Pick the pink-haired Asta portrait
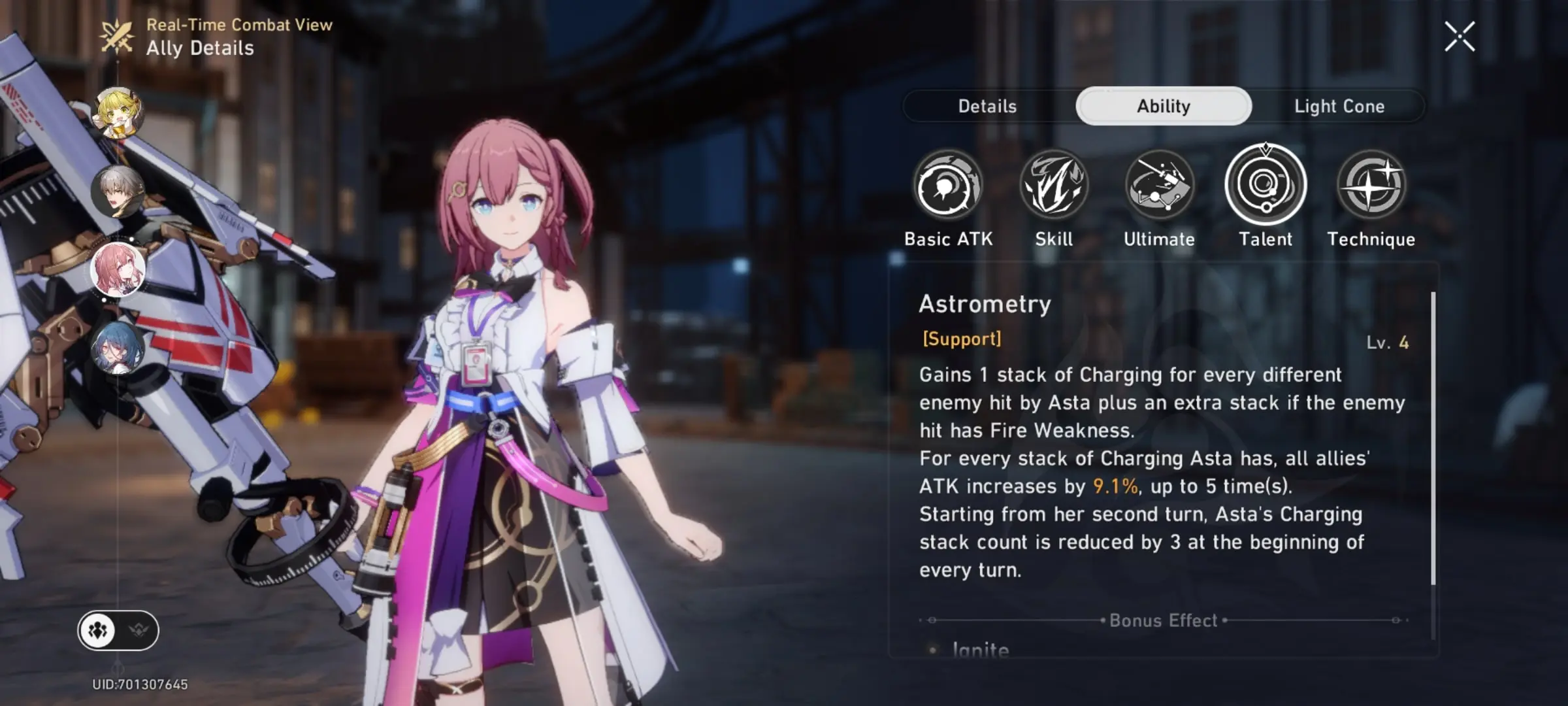 [118, 269]
